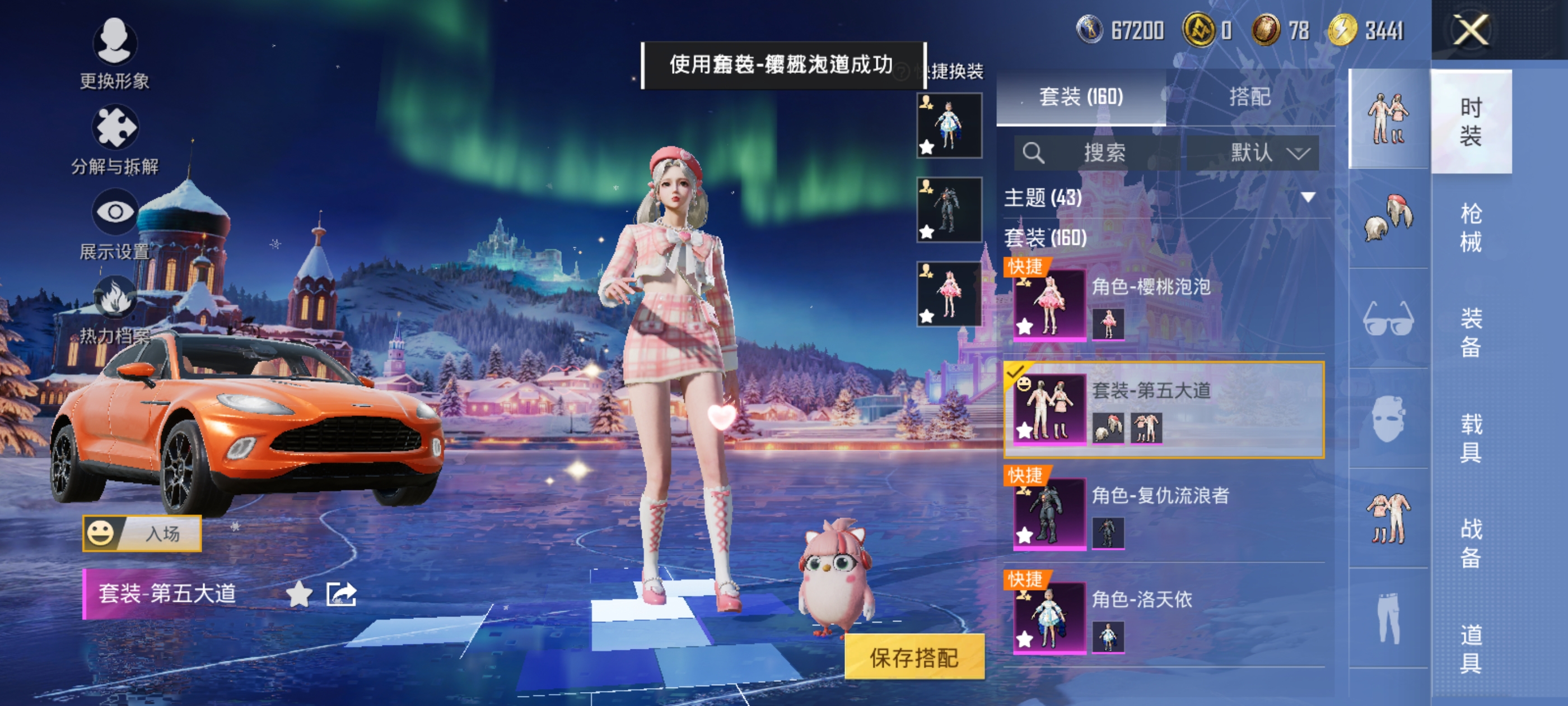The image size is (1568, 706).
Task: Open the 载具 vehicles category
Action: click(x=1471, y=438)
